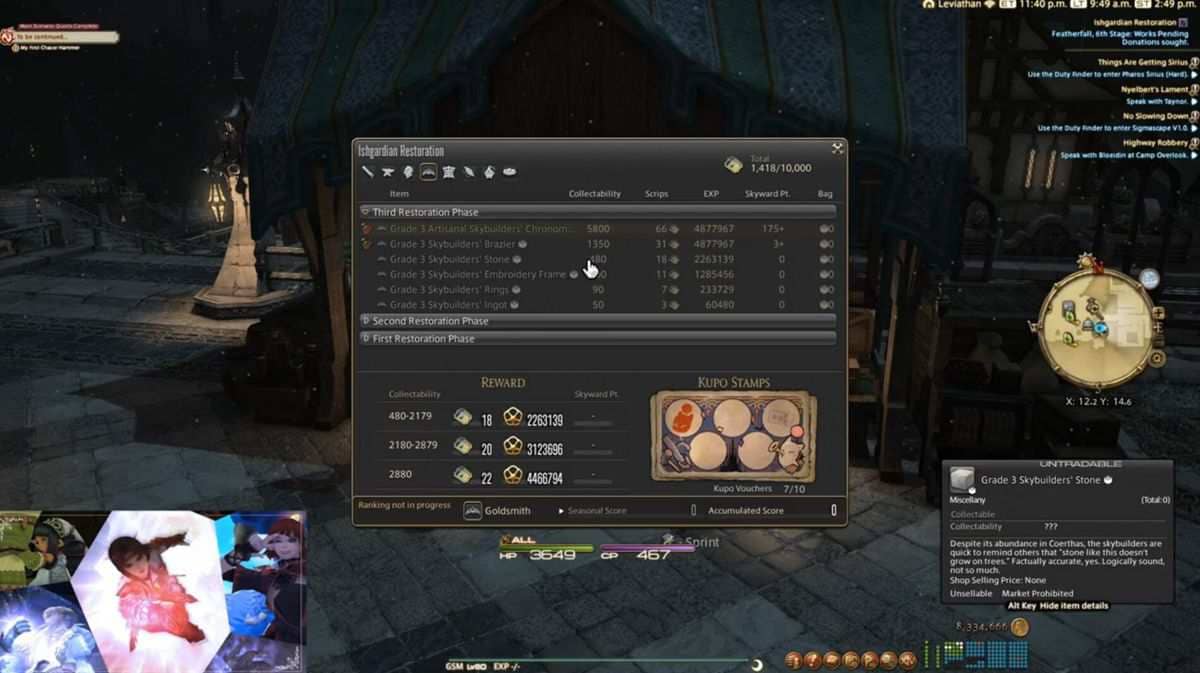1200x673 pixels.
Task: Choose Grade 3 Skybuilders' Embroidery Frame
Action: click(x=478, y=274)
